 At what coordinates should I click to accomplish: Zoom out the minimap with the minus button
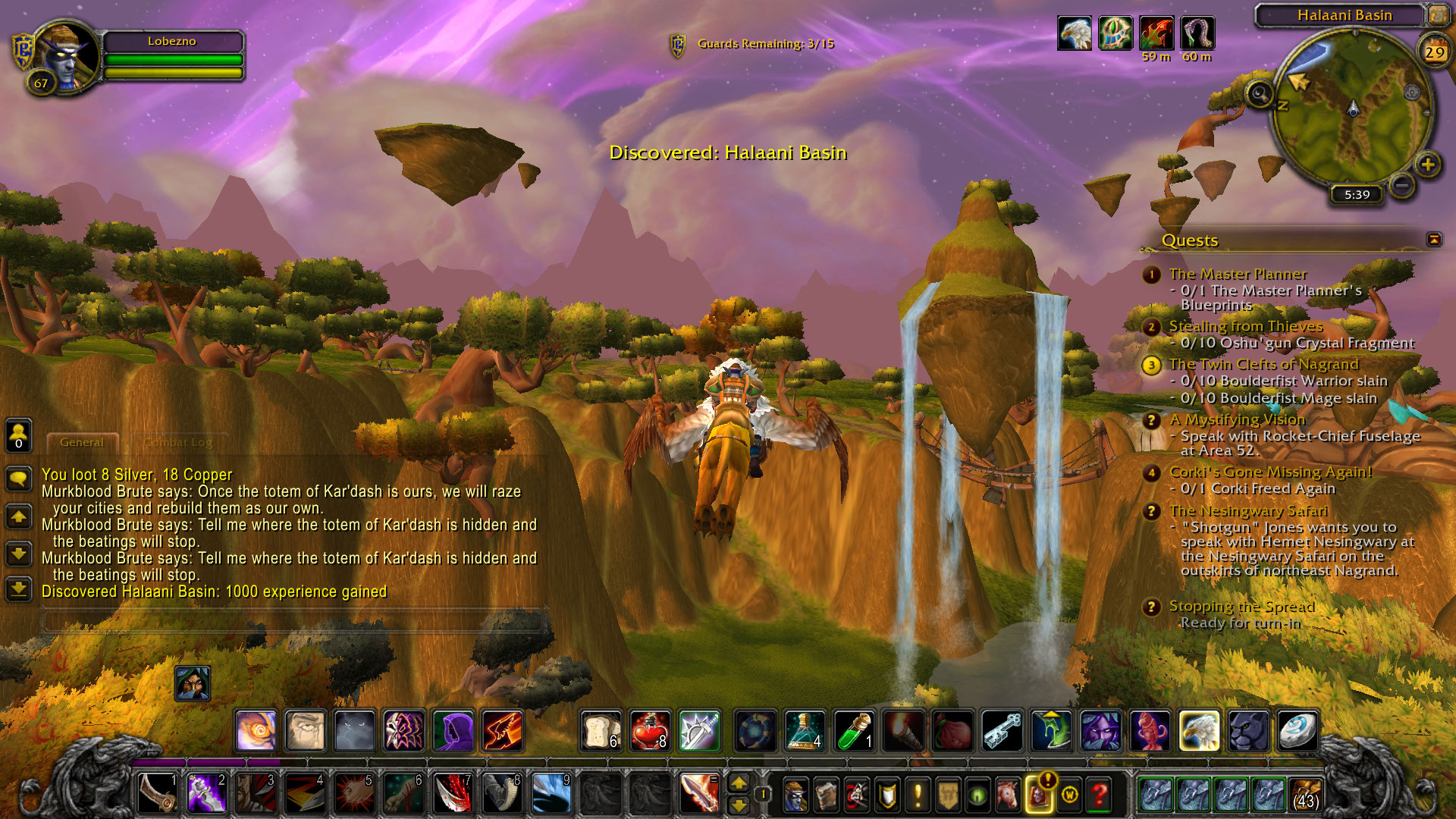pos(1402,184)
